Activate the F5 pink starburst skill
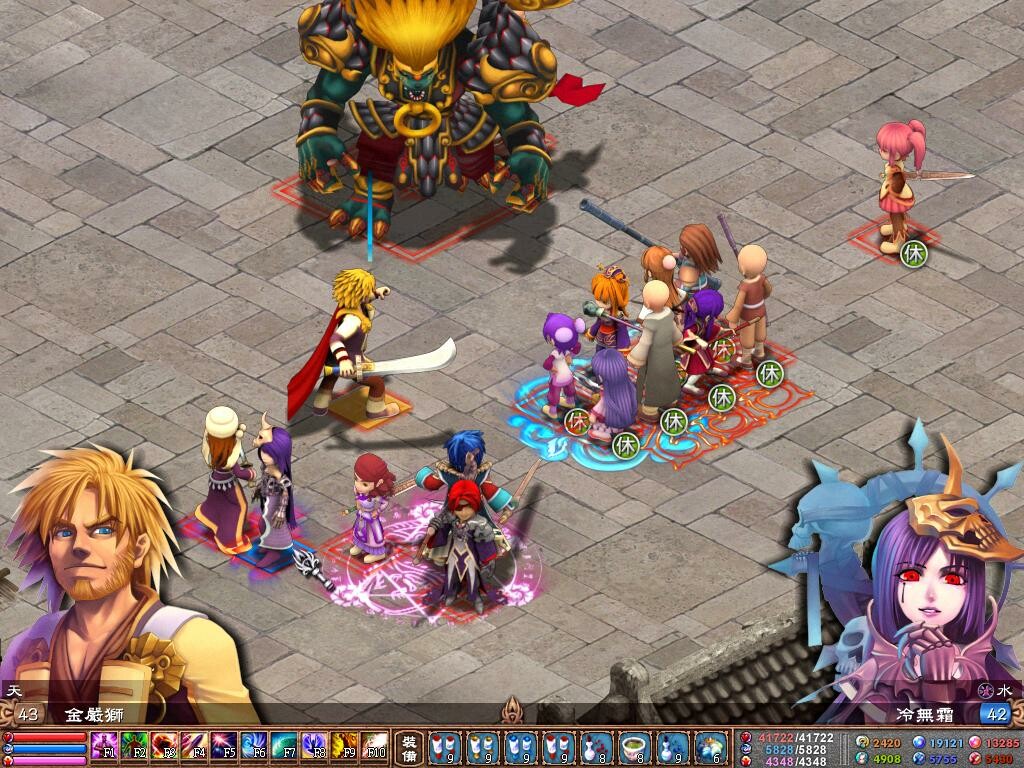The height and width of the screenshot is (768, 1024). tap(224, 745)
